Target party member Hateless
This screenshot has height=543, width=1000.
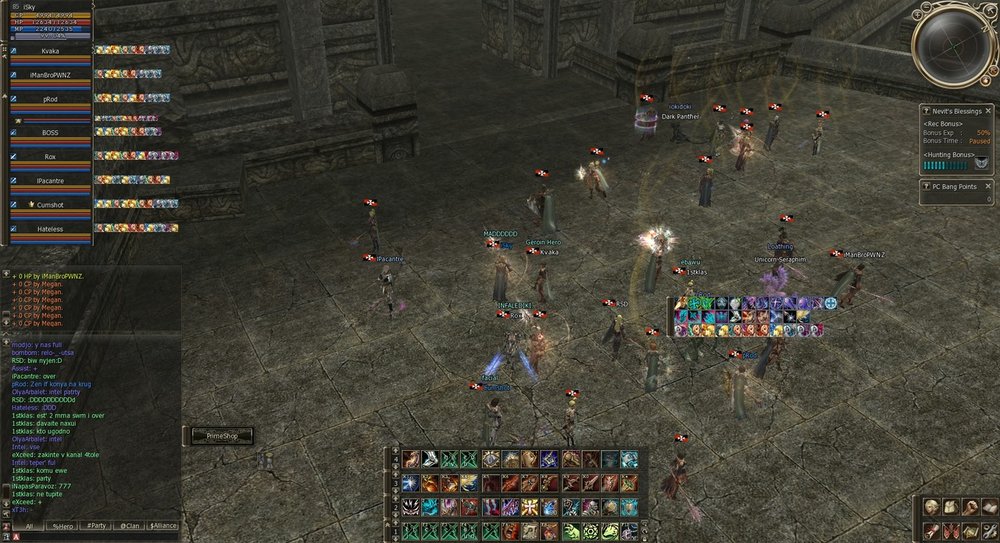pos(50,229)
